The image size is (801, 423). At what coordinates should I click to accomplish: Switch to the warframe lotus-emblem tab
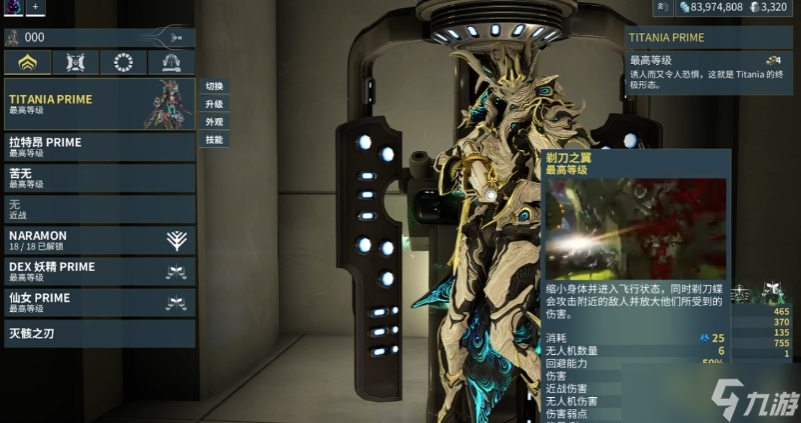click(x=28, y=63)
